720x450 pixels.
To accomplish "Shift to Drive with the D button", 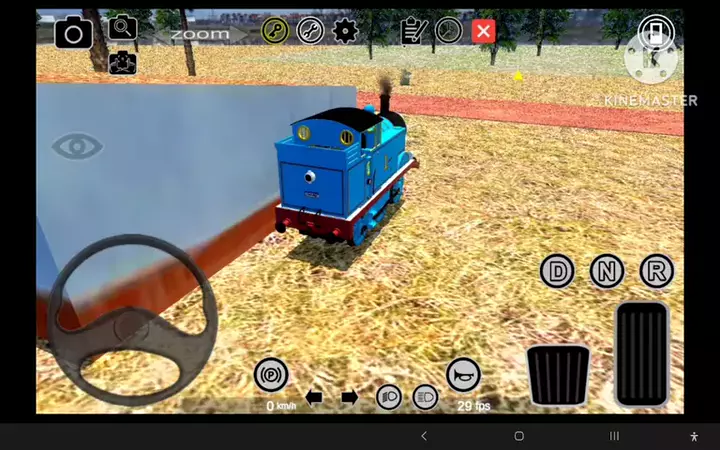I will [558, 270].
